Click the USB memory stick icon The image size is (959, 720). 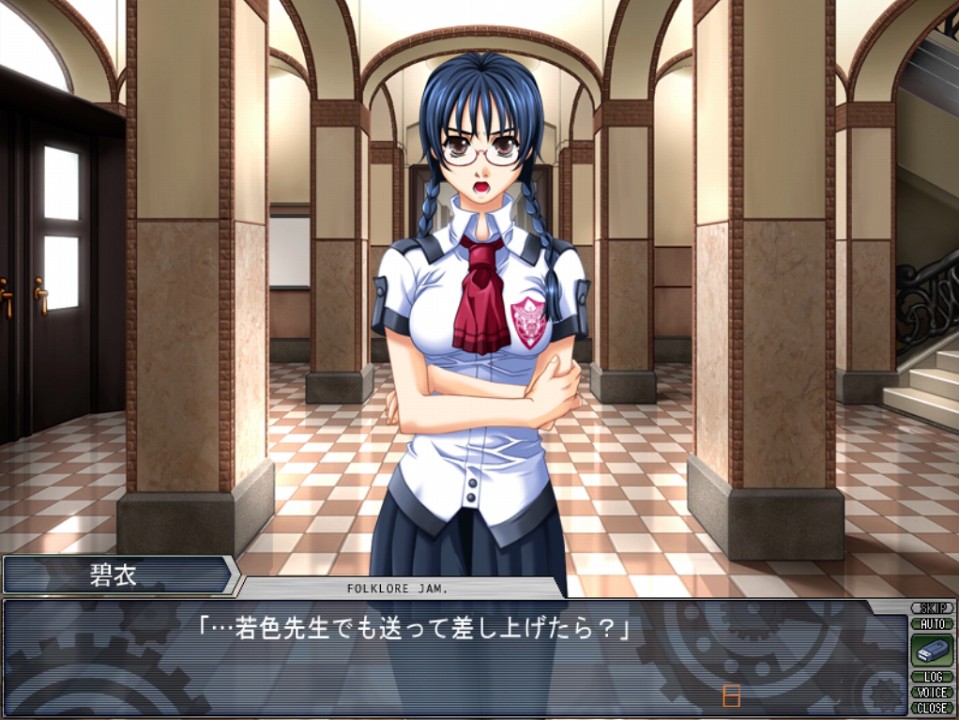coord(932,650)
